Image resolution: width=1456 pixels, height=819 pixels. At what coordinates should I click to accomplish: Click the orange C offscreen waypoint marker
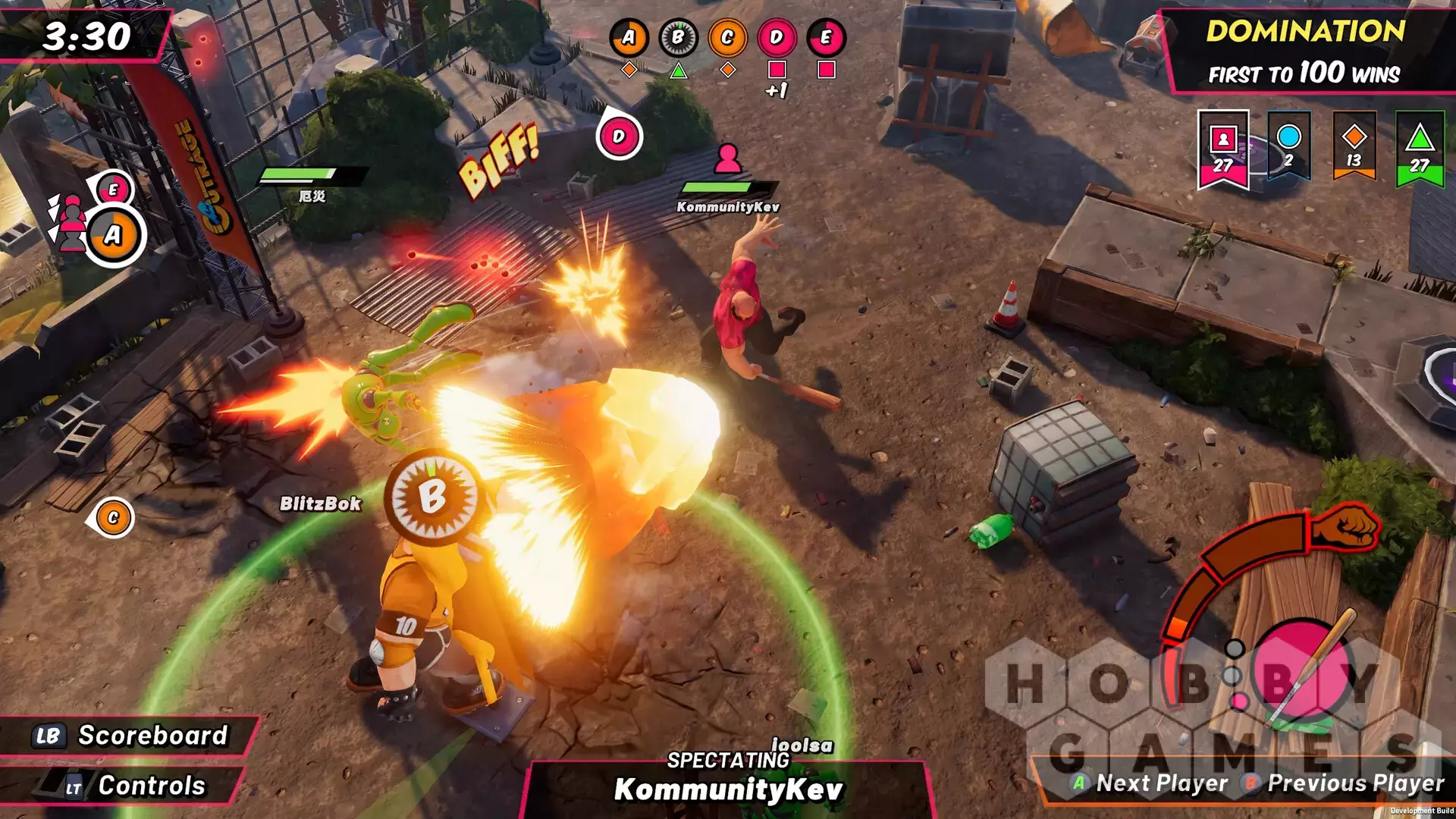[113, 518]
